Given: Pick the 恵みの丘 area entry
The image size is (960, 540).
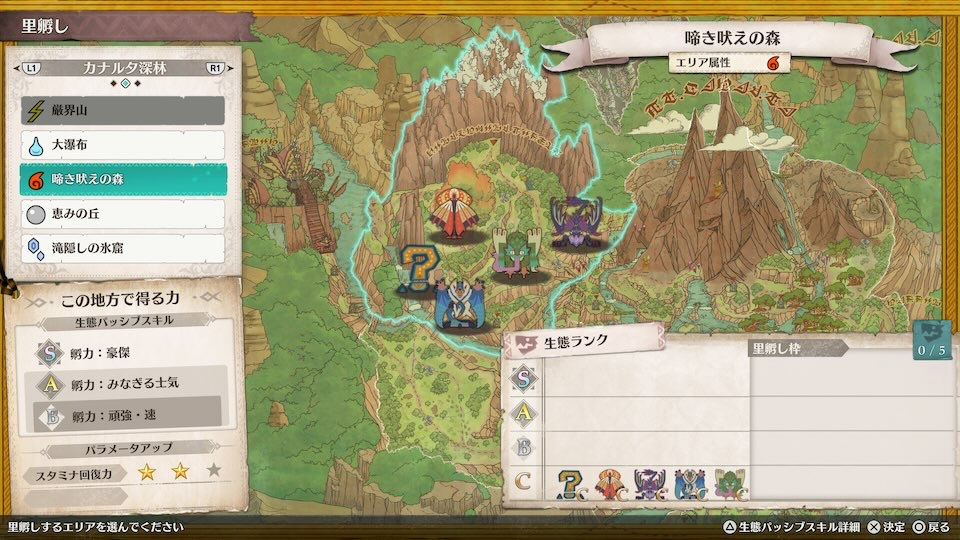Looking at the screenshot, I should coord(122,213).
